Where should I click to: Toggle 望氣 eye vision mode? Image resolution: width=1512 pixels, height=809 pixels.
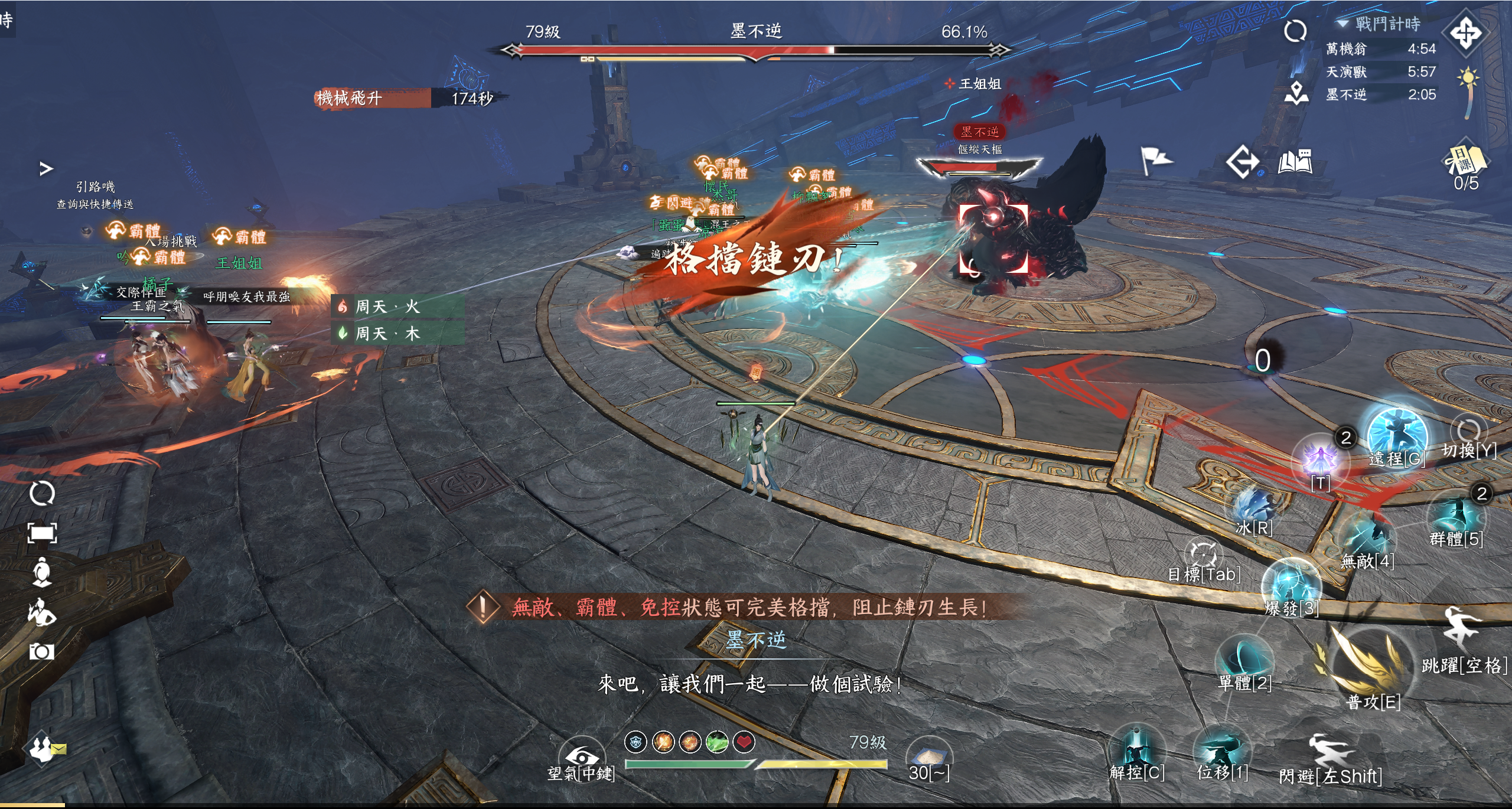(x=581, y=755)
